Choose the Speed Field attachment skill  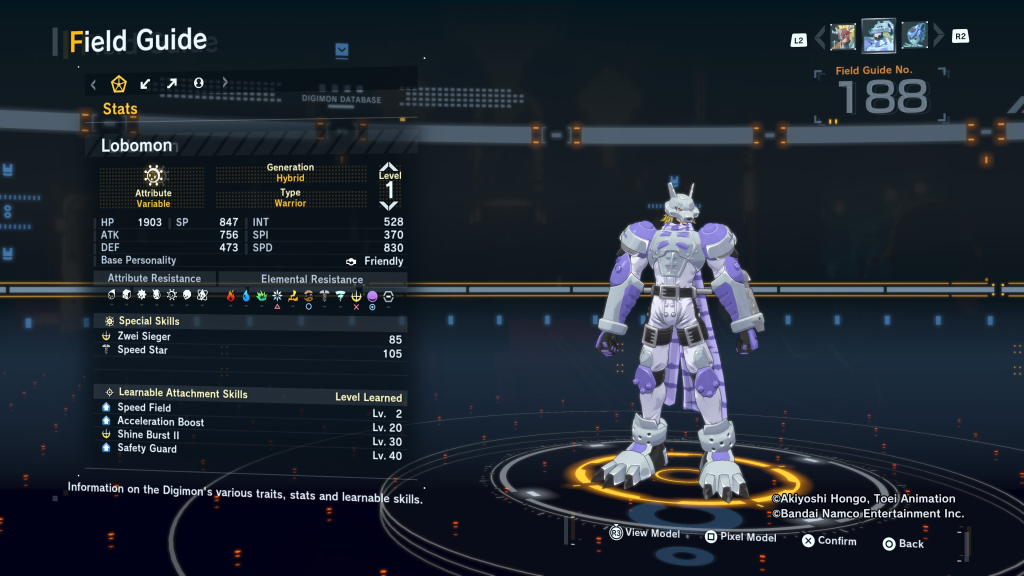pyautogui.click(x=144, y=408)
